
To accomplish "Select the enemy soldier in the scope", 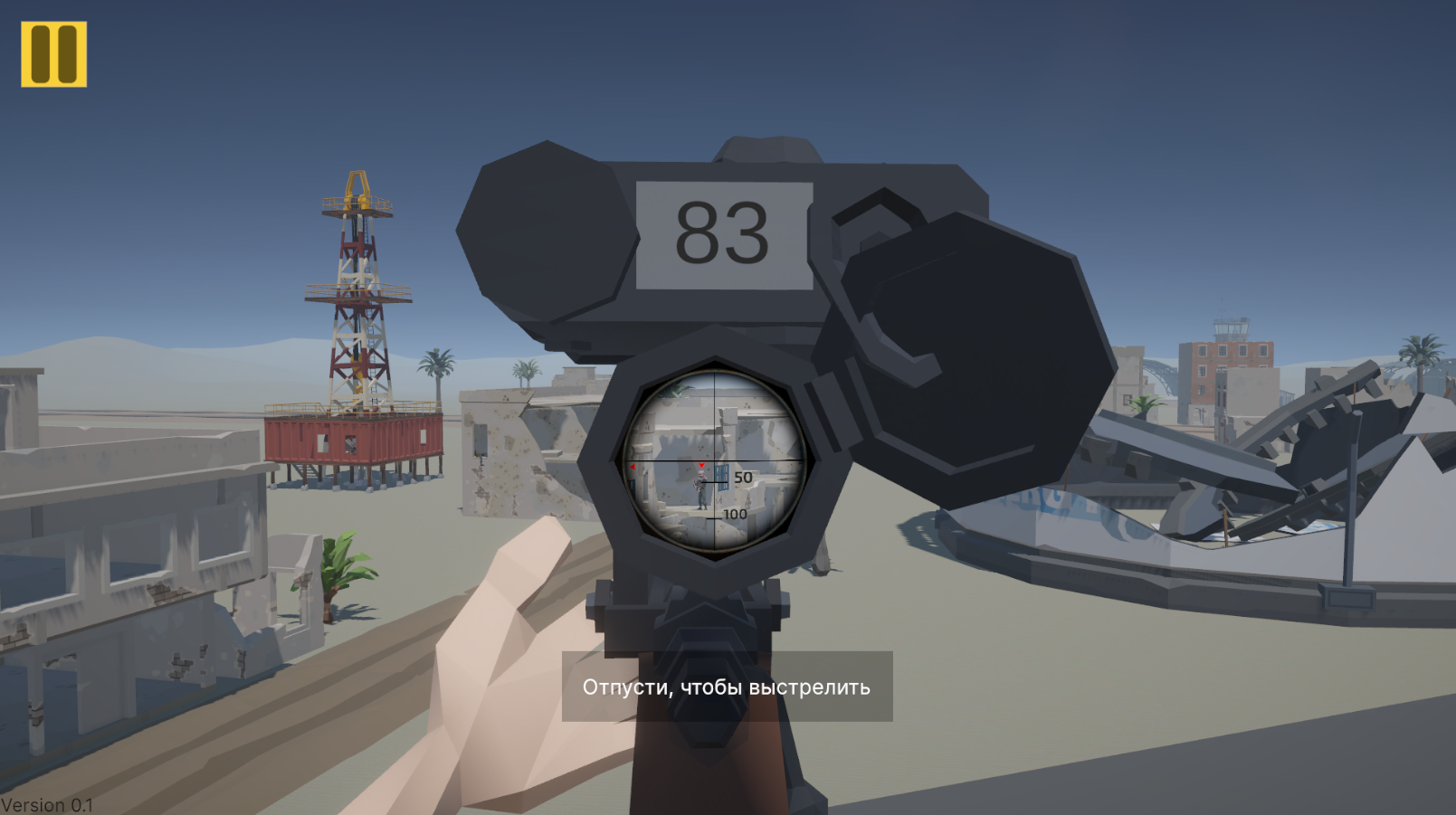I will pos(700,488).
